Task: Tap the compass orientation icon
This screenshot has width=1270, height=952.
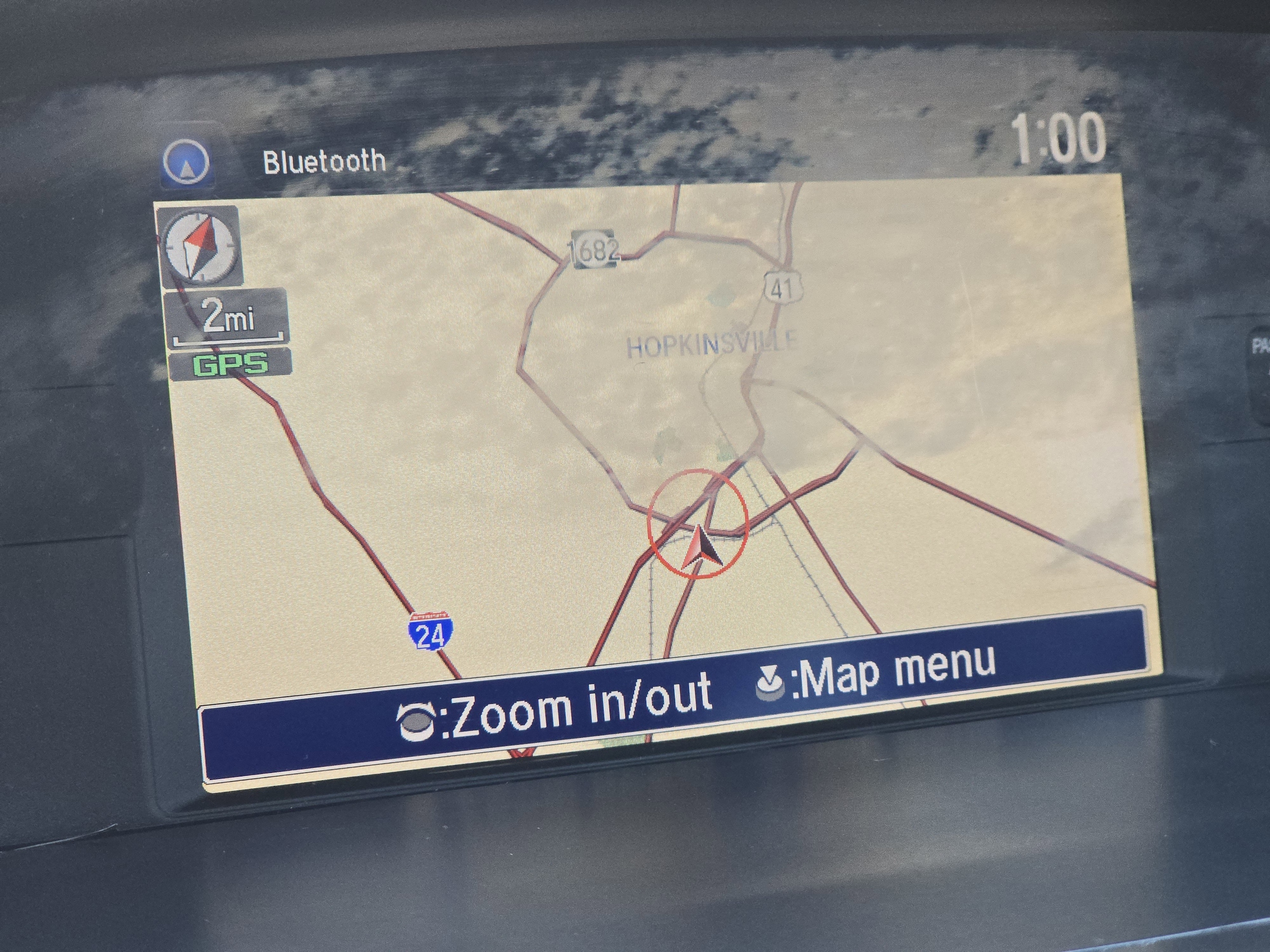Action: (199, 247)
